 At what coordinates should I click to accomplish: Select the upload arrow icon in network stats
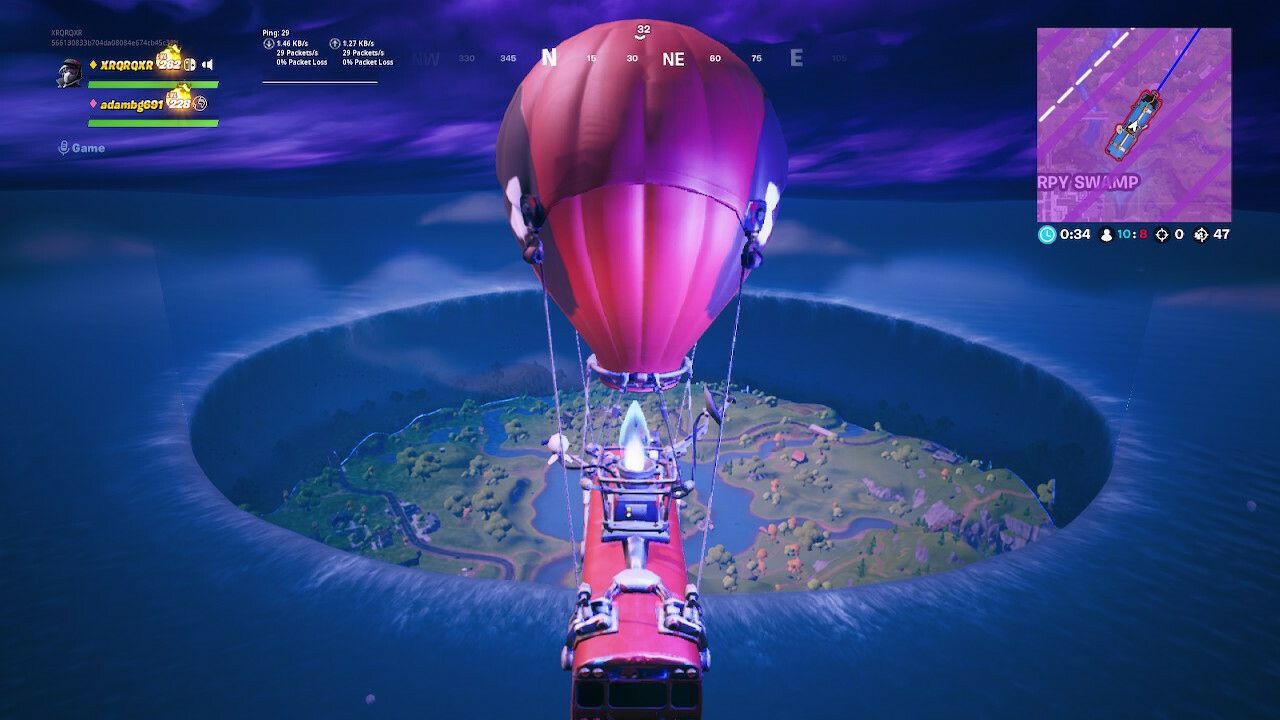[x=337, y=43]
